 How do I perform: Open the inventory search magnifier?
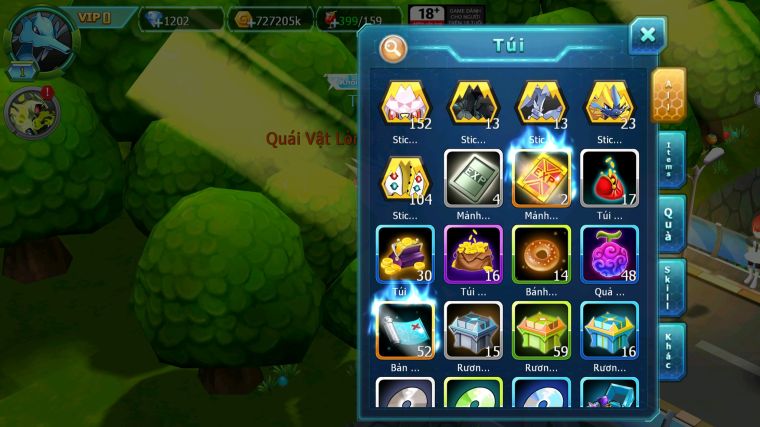pos(394,48)
